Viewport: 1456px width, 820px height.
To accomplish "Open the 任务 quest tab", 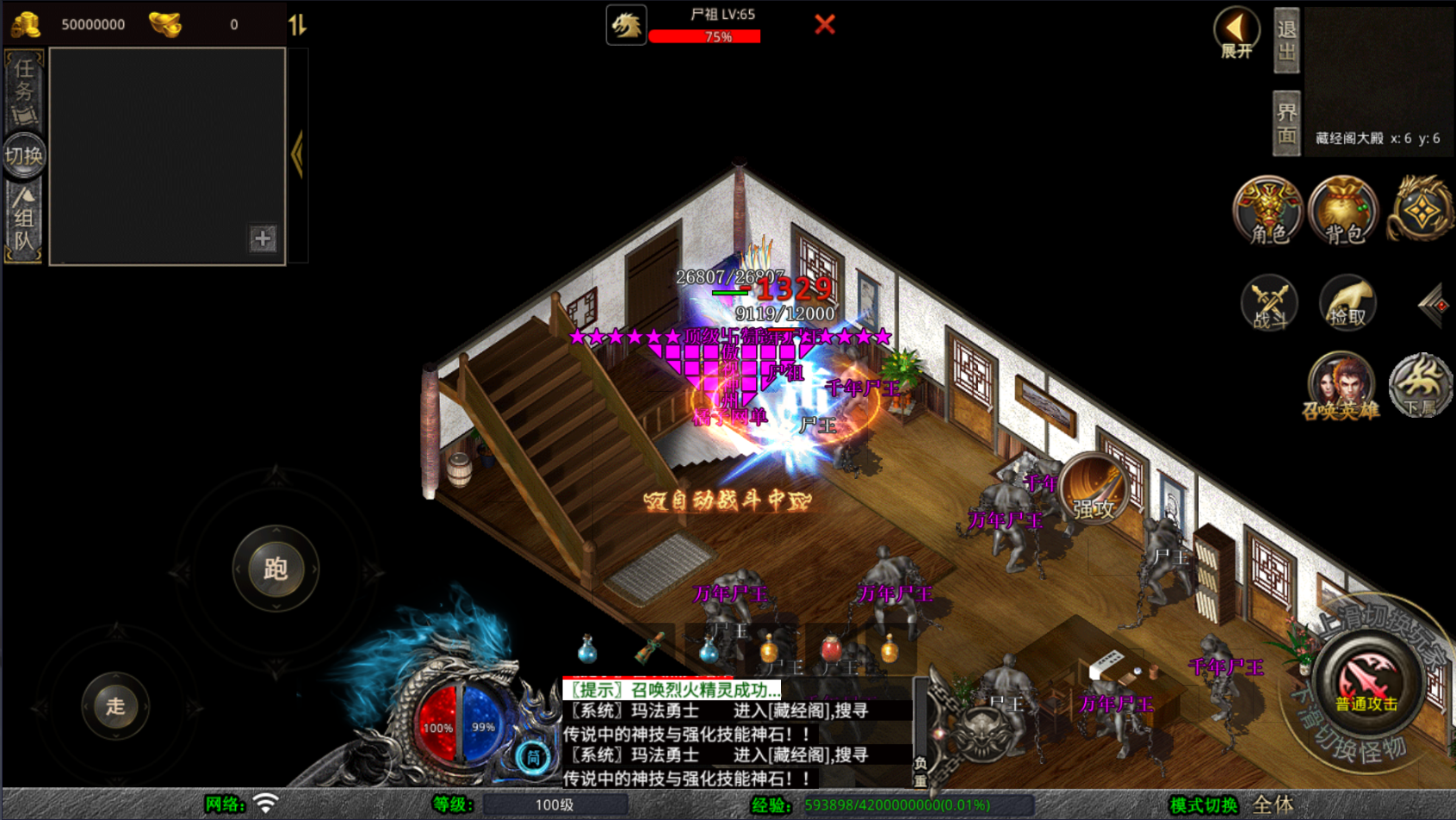I will click(23, 90).
